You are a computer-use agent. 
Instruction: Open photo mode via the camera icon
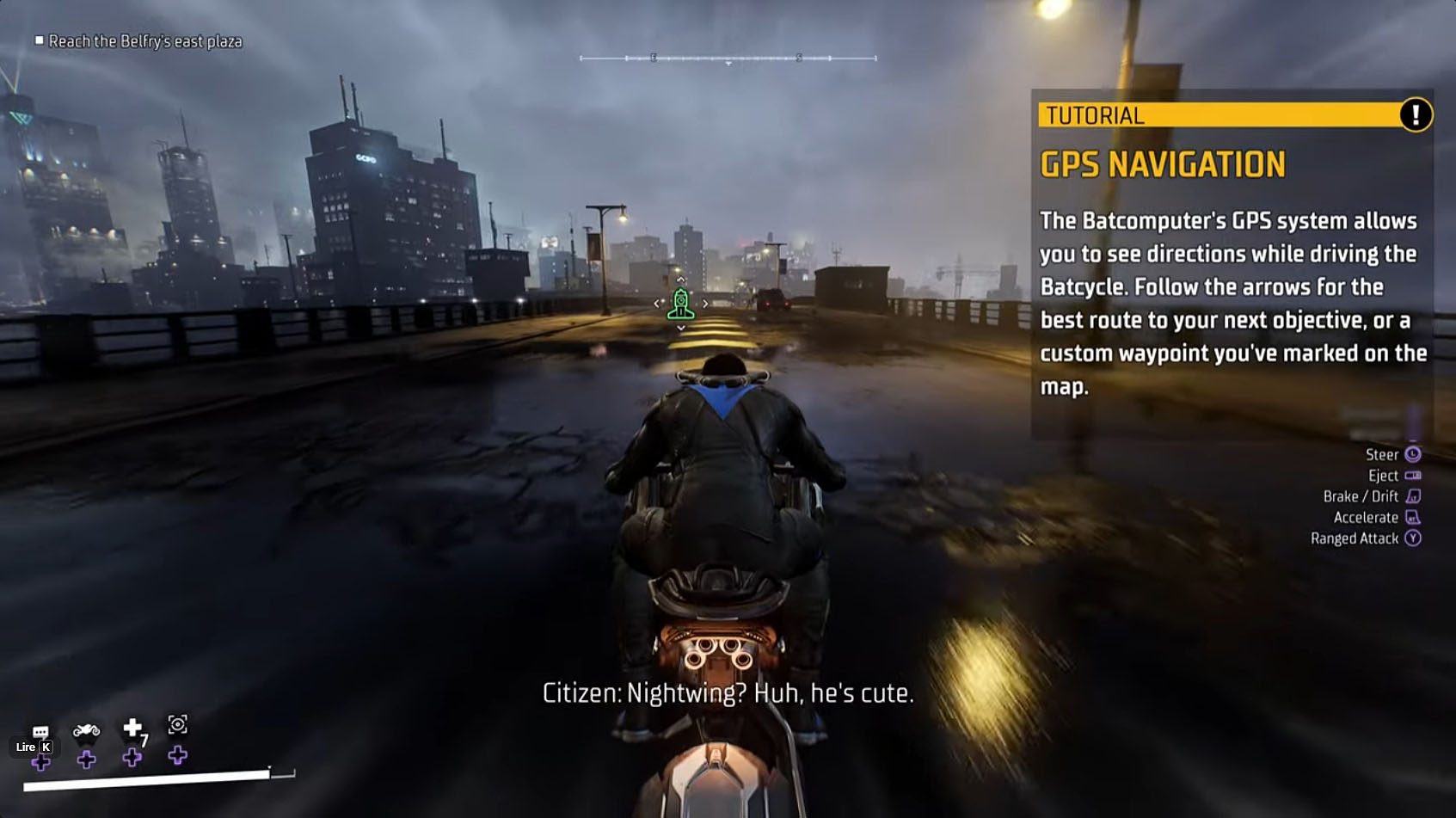178,725
